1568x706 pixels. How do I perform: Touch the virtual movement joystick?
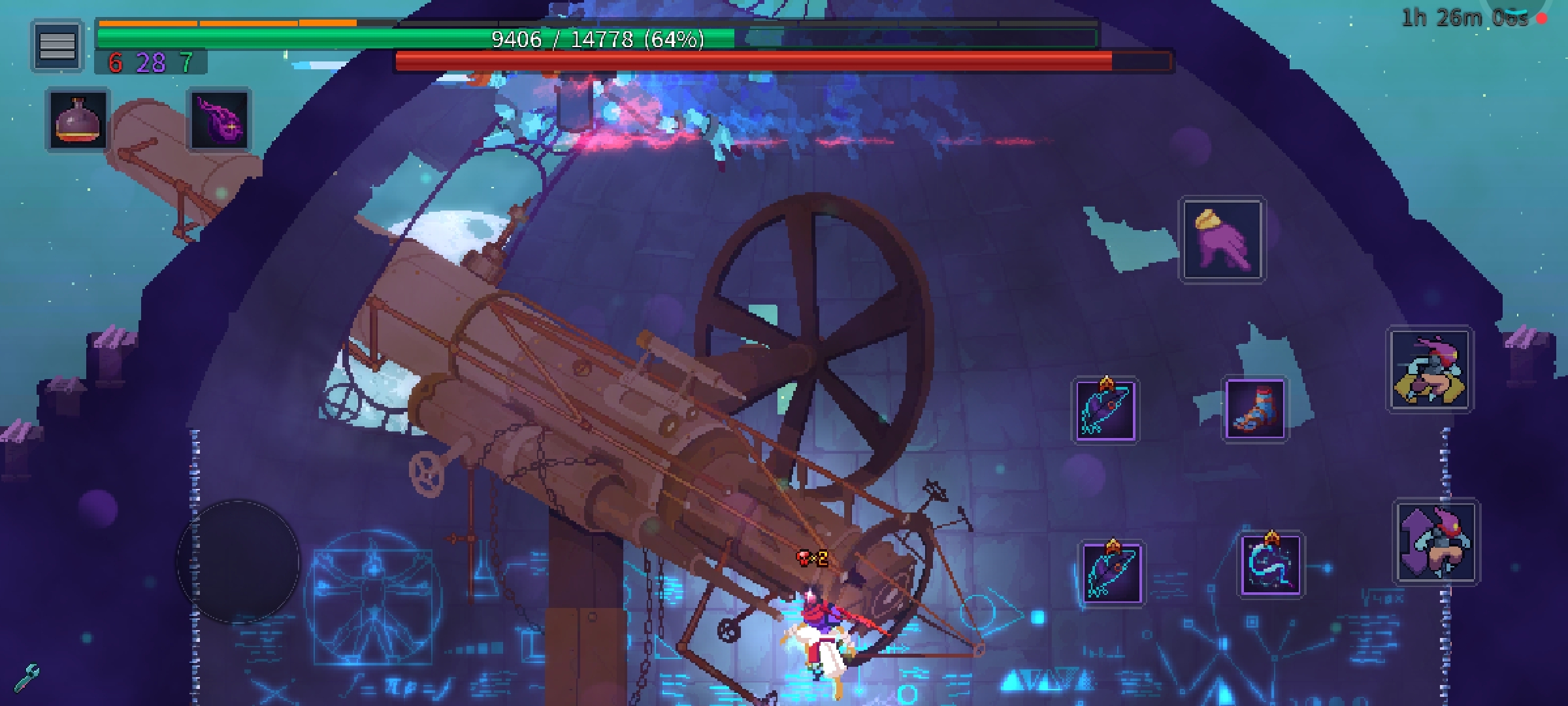pos(238,561)
